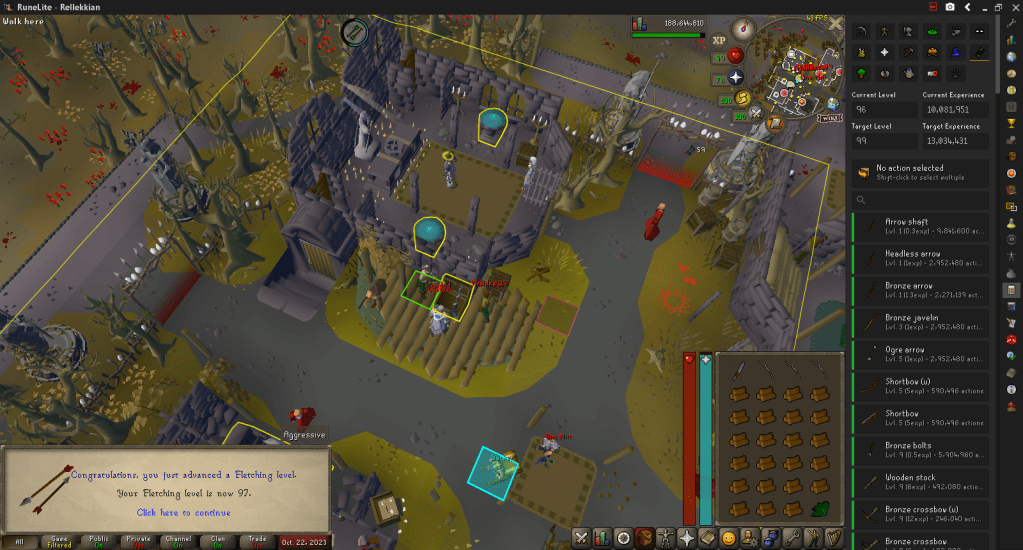
Task: Toggle the Public chat filter
Action: click(100, 541)
